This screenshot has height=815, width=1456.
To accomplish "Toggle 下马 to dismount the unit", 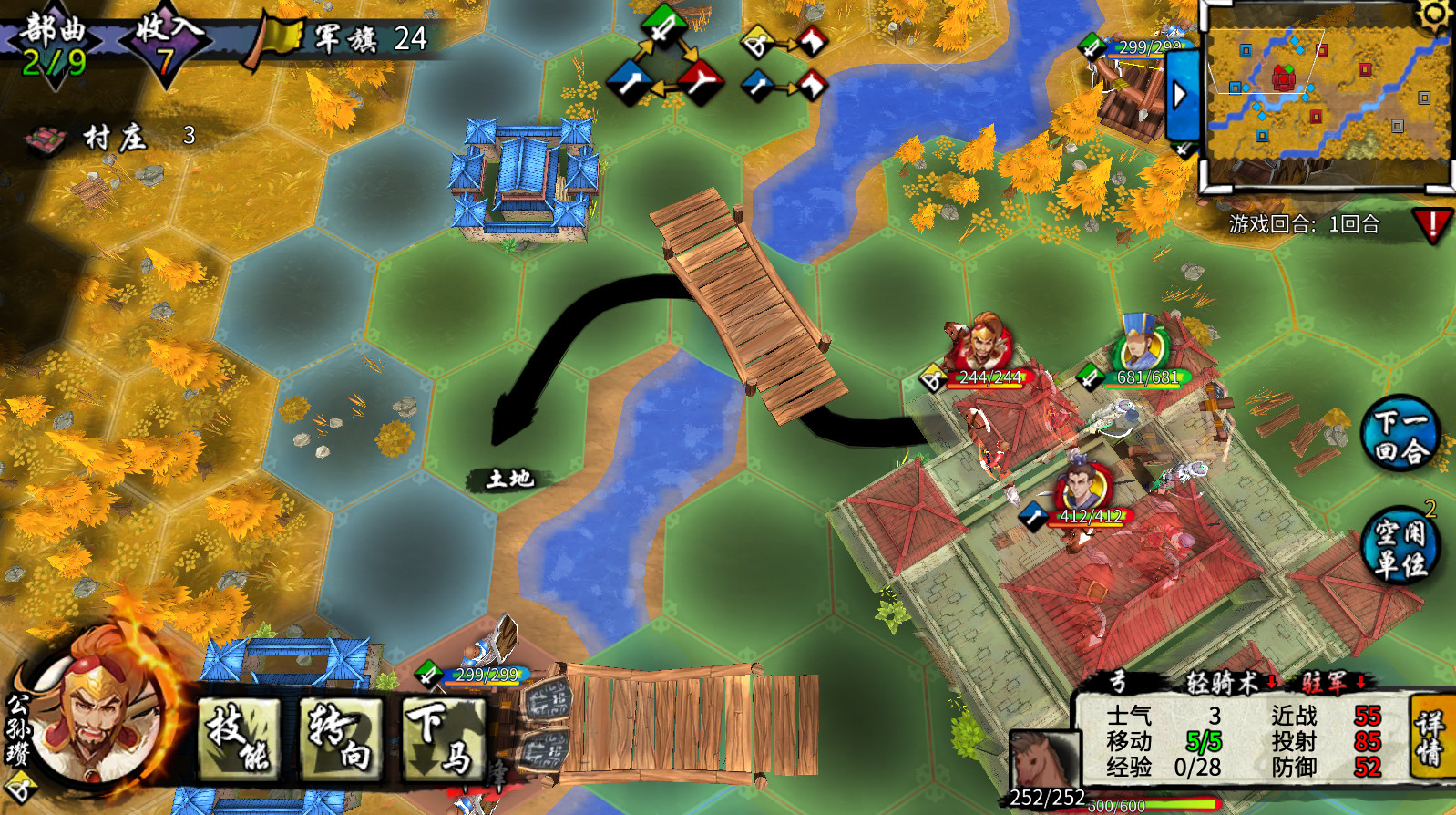I will click(444, 740).
